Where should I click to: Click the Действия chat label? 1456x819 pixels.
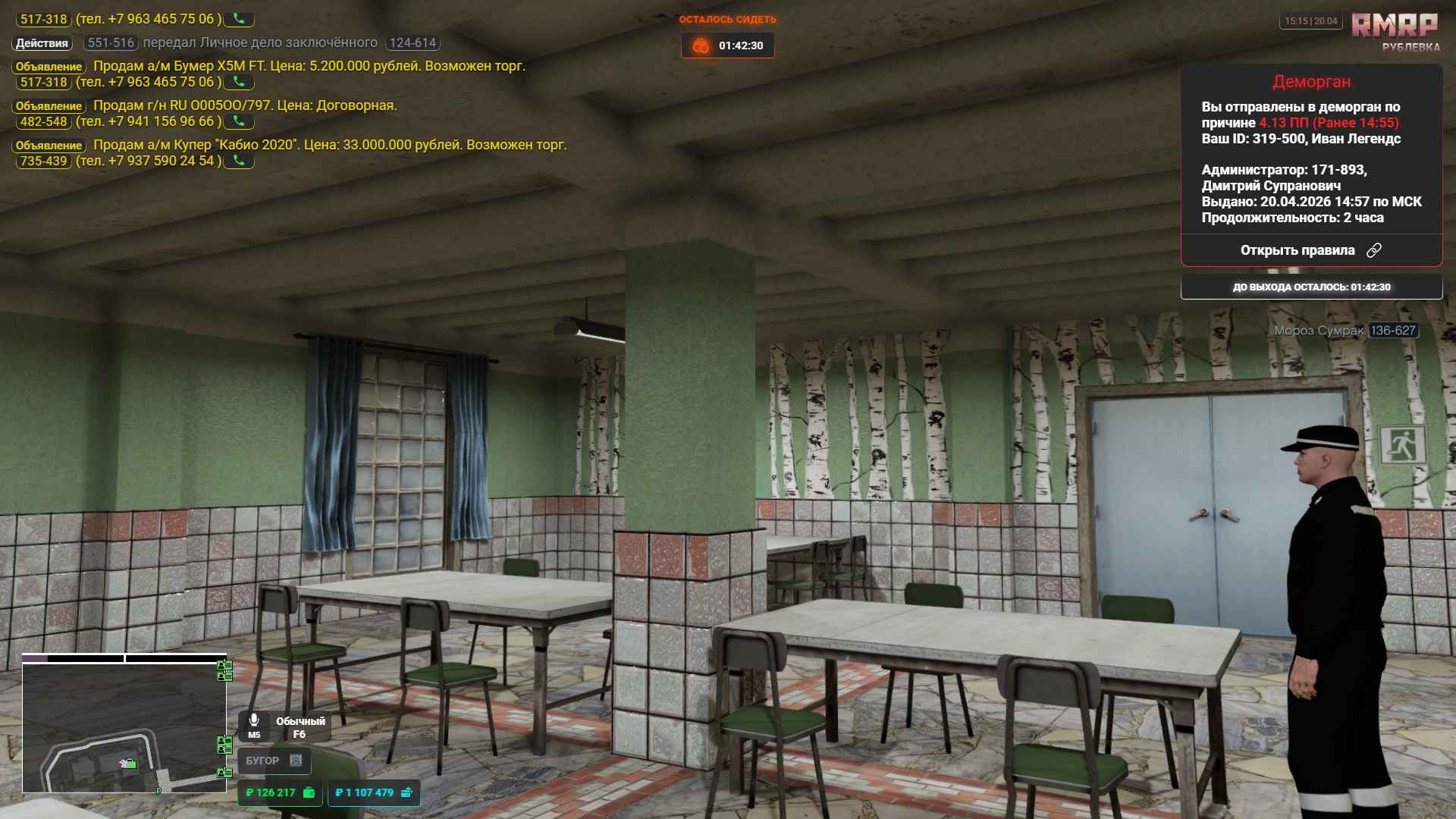coord(42,43)
